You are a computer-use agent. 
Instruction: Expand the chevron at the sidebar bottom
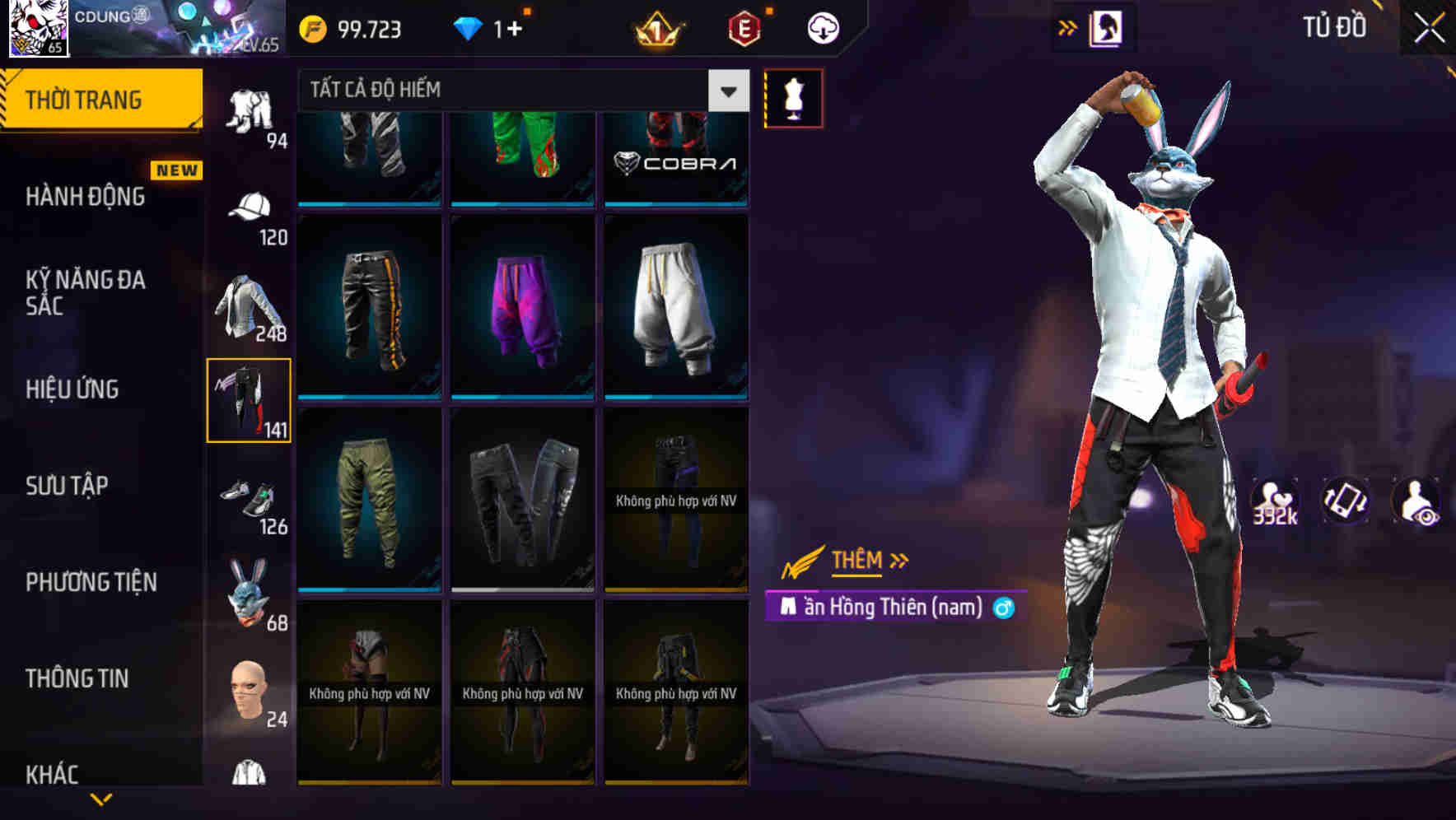(x=100, y=799)
